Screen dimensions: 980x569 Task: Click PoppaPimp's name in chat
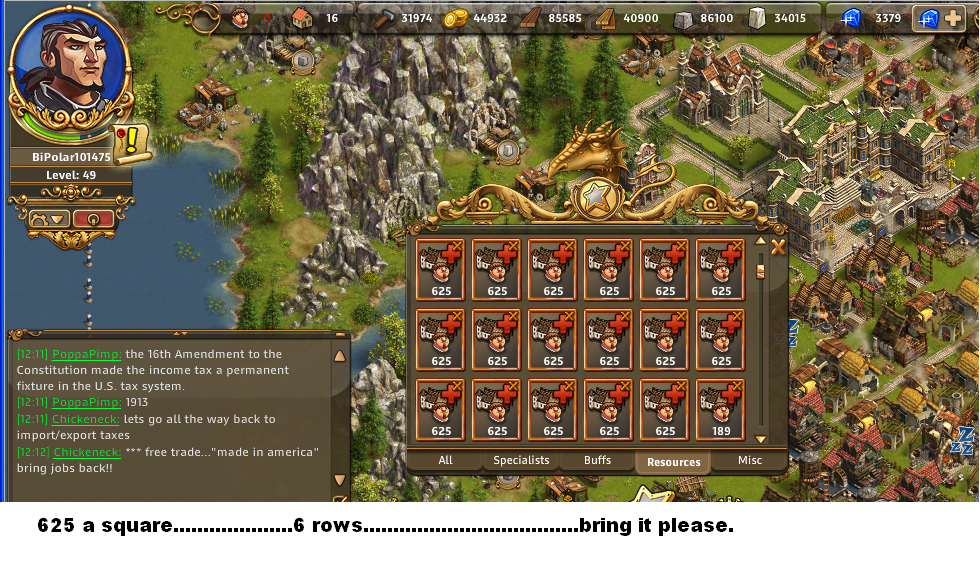(x=87, y=354)
